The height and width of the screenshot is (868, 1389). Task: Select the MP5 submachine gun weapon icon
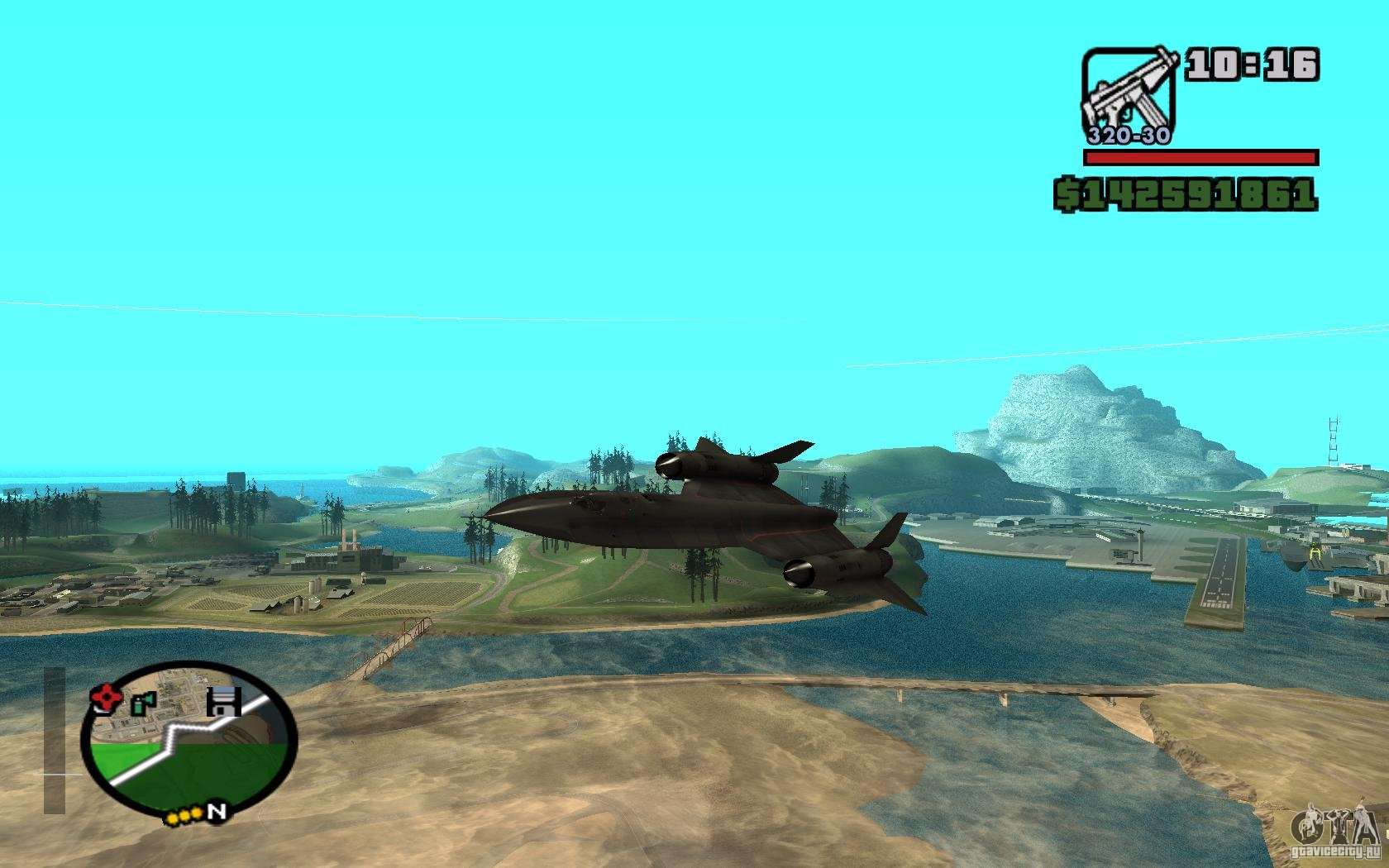tap(1129, 93)
